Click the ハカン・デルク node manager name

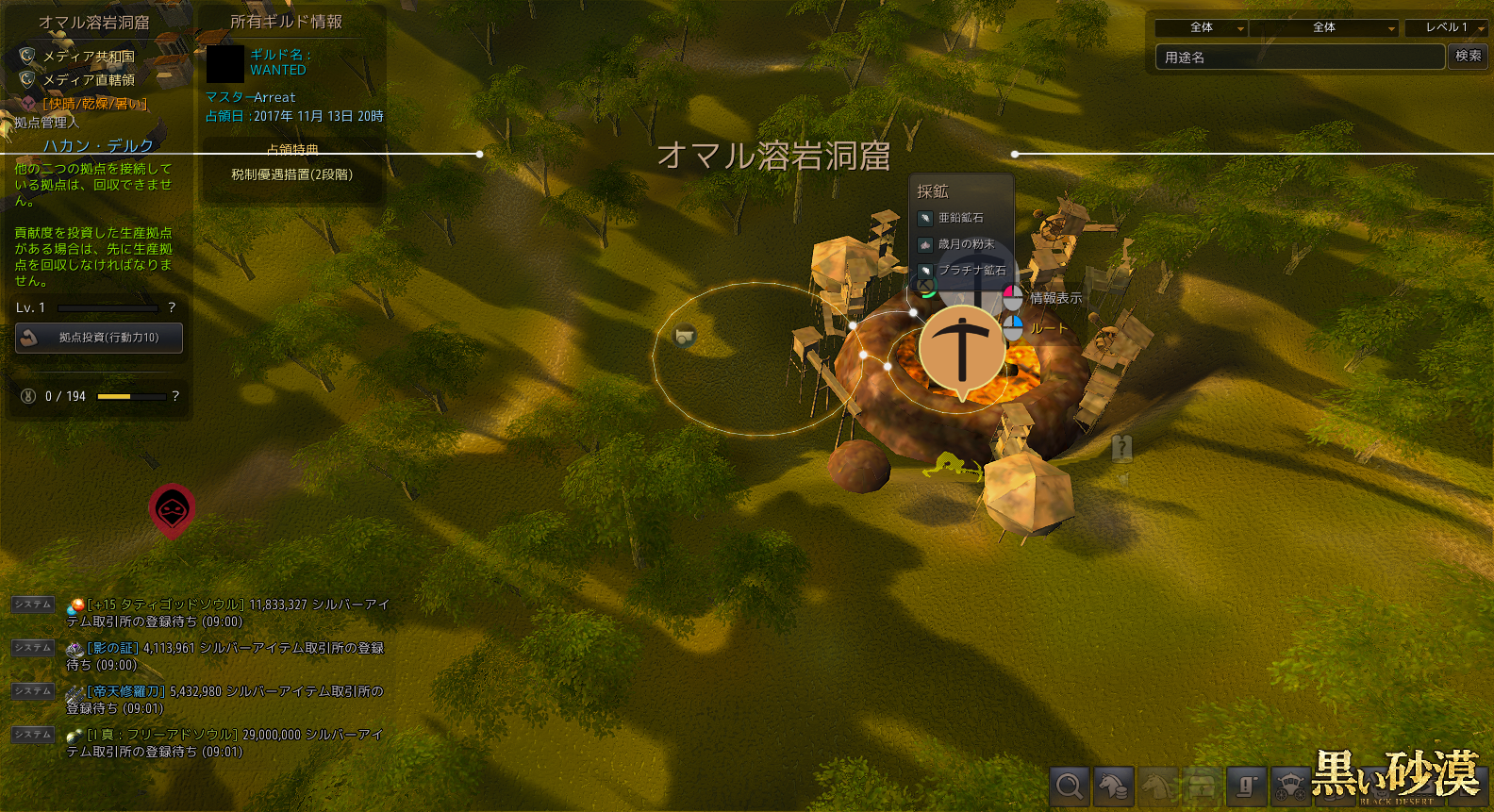pyautogui.click(x=98, y=145)
